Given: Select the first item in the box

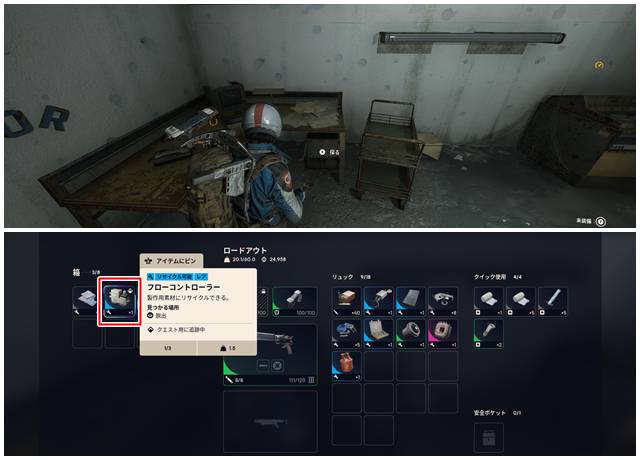Looking at the screenshot, I should coord(88,301).
